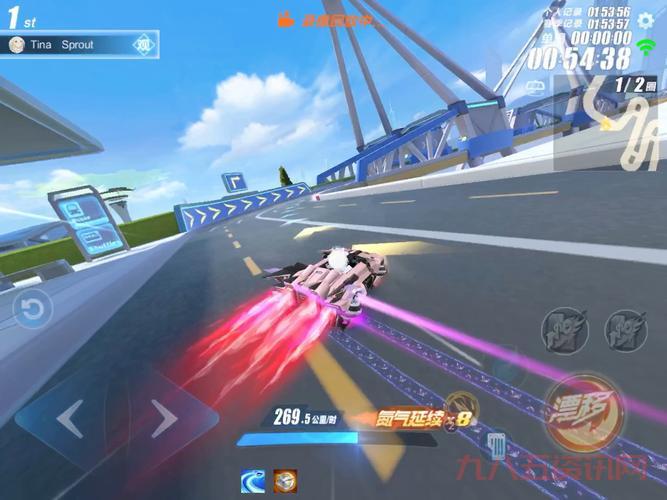
Task: Use the blue wave skill icon
Action: (x=254, y=480)
